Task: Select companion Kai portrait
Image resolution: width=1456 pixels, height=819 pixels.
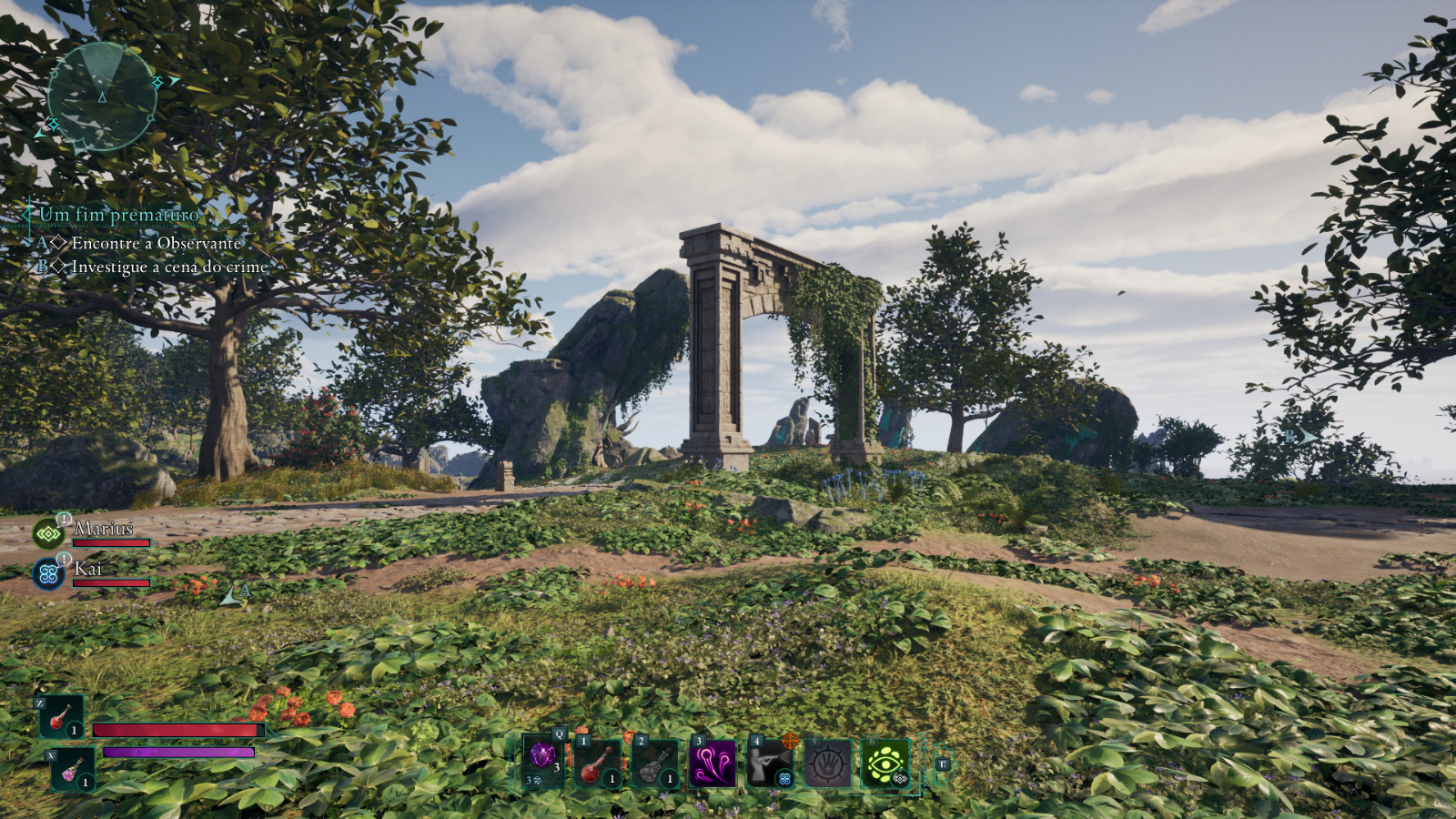Action: pyautogui.click(x=48, y=573)
